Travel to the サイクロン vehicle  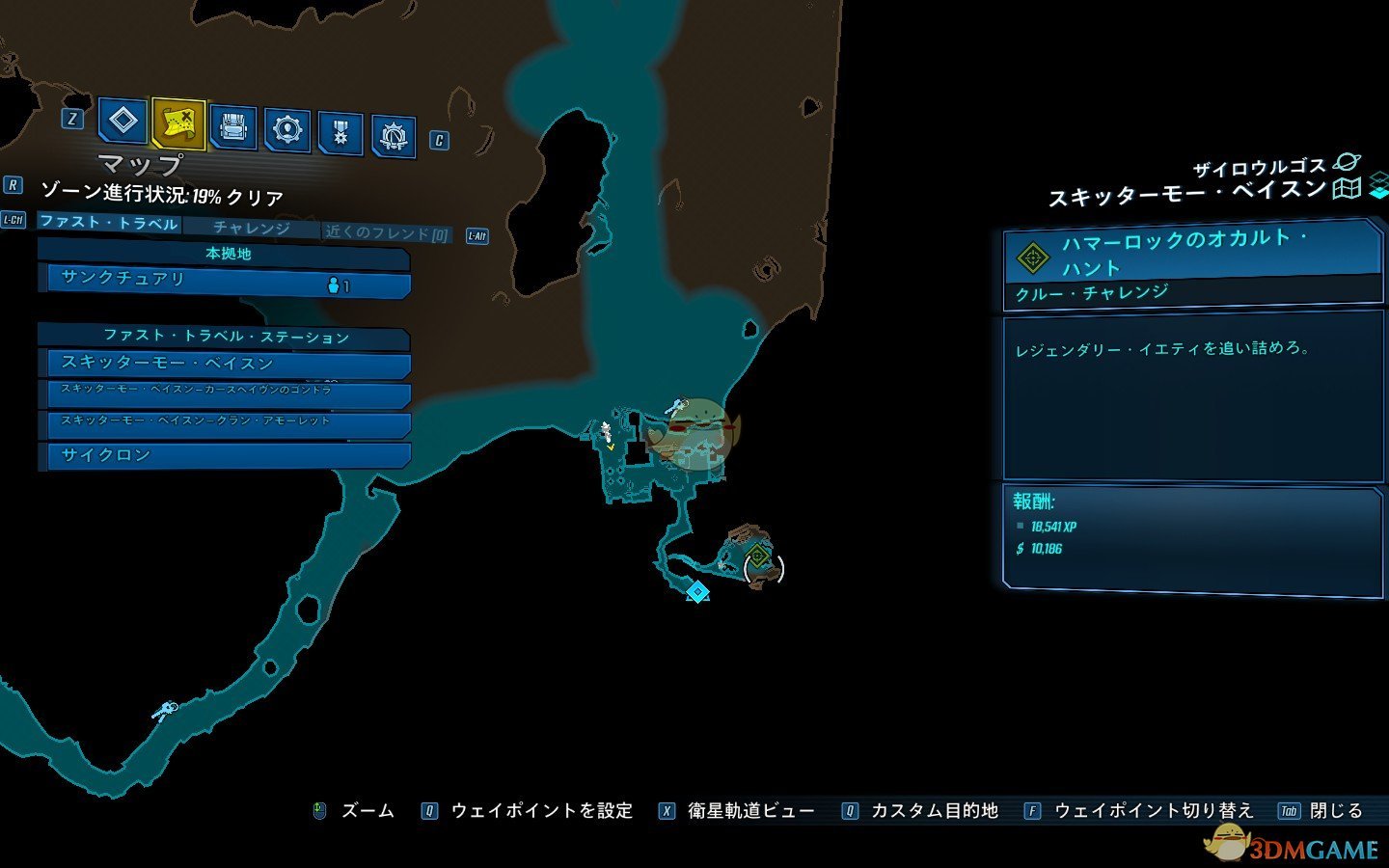[224, 455]
